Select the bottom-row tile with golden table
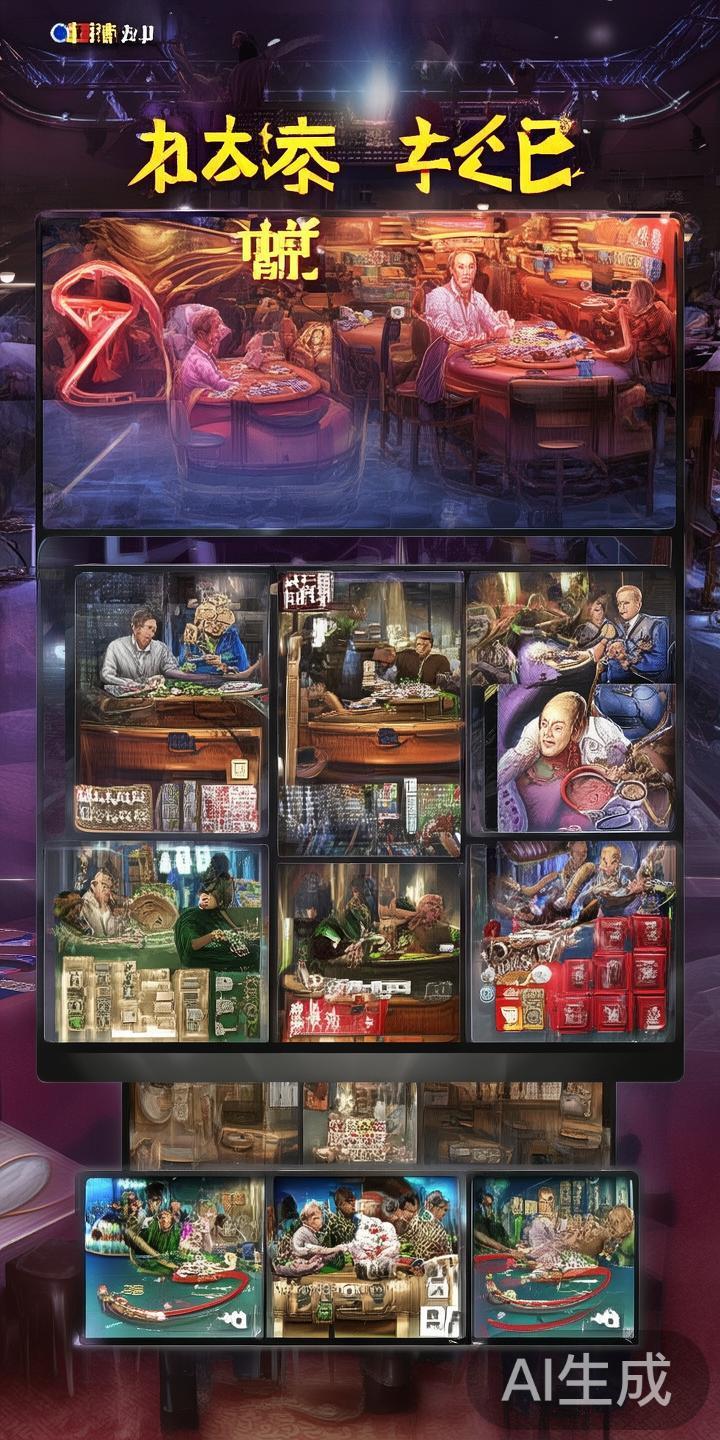720x1440 pixels. pos(366,1257)
